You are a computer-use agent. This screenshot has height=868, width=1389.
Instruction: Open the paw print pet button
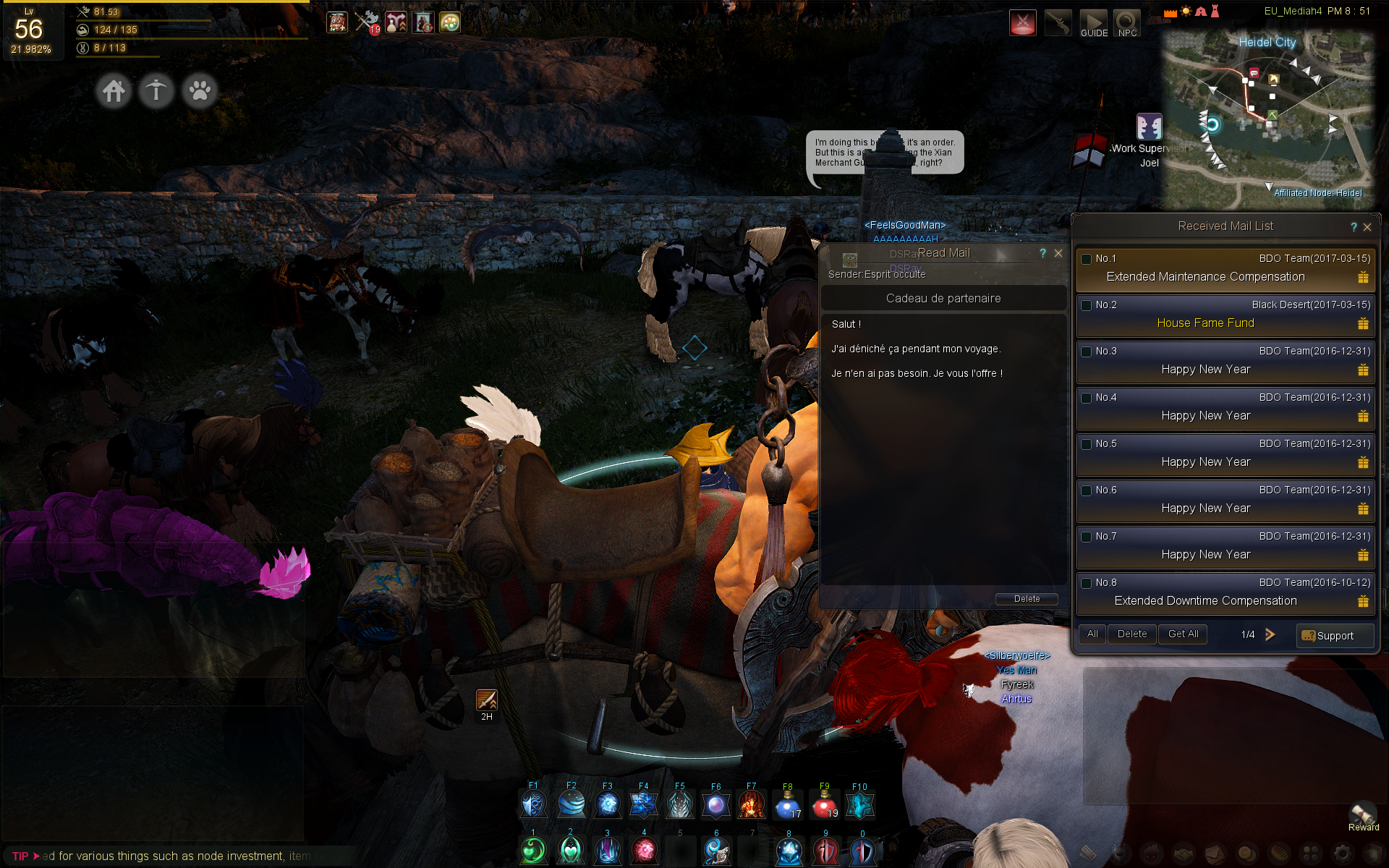[200, 91]
